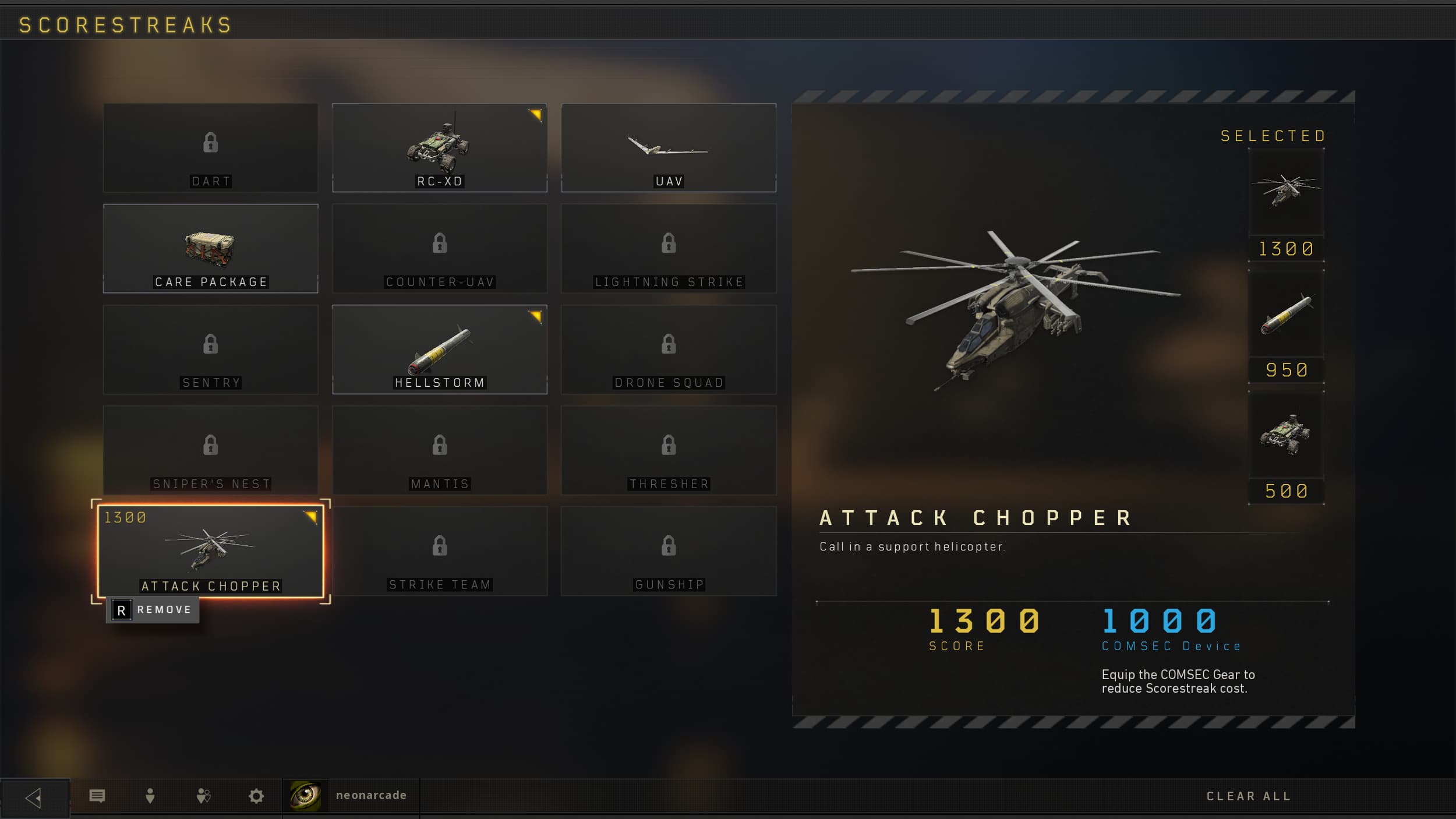Open the chat messages icon

98,795
